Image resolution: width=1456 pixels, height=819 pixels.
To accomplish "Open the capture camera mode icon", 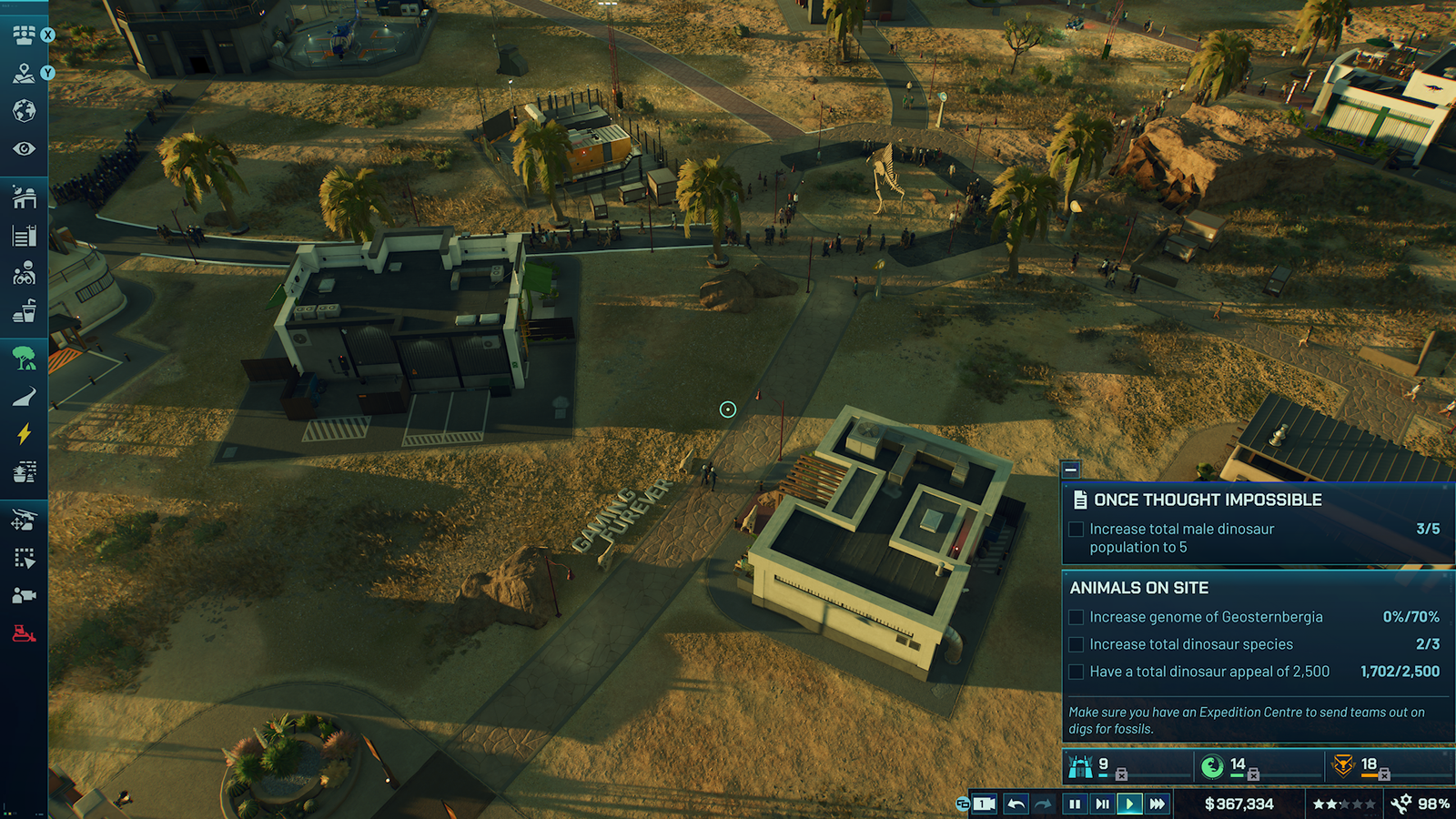I will (x=24, y=595).
